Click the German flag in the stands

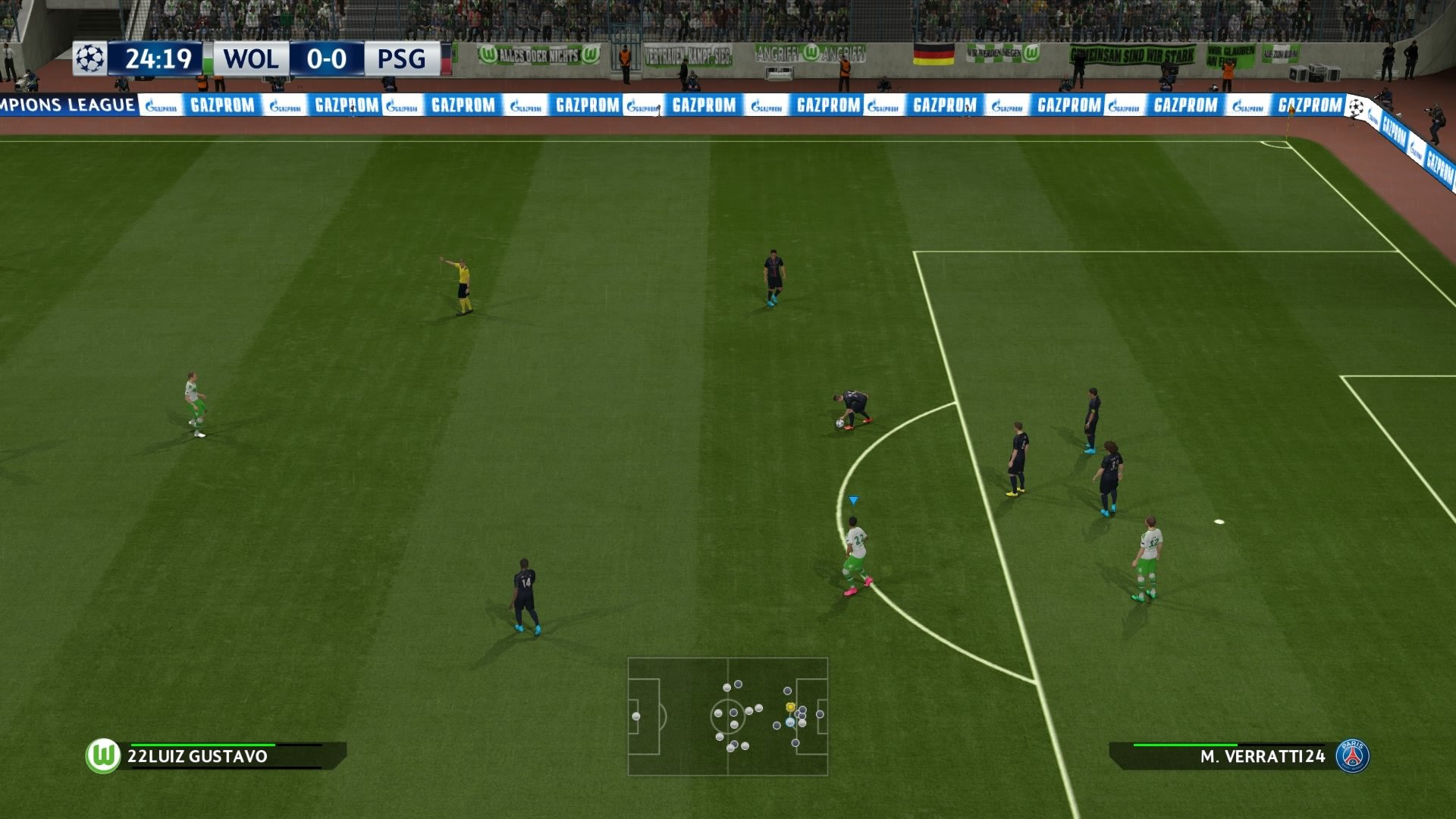(x=933, y=53)
